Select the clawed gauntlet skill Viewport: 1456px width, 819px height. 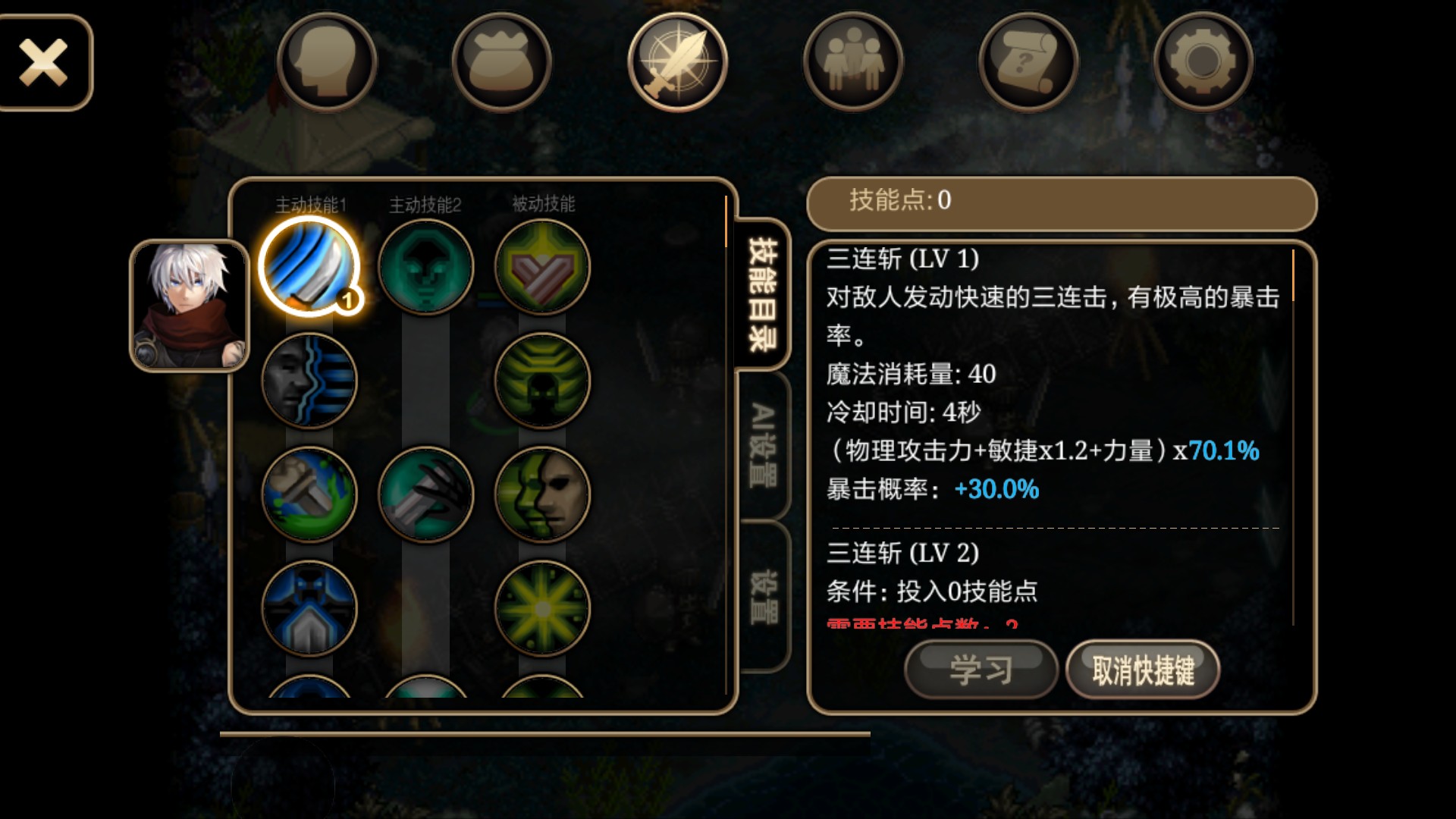pyautogui.click(x=425, y=494)
